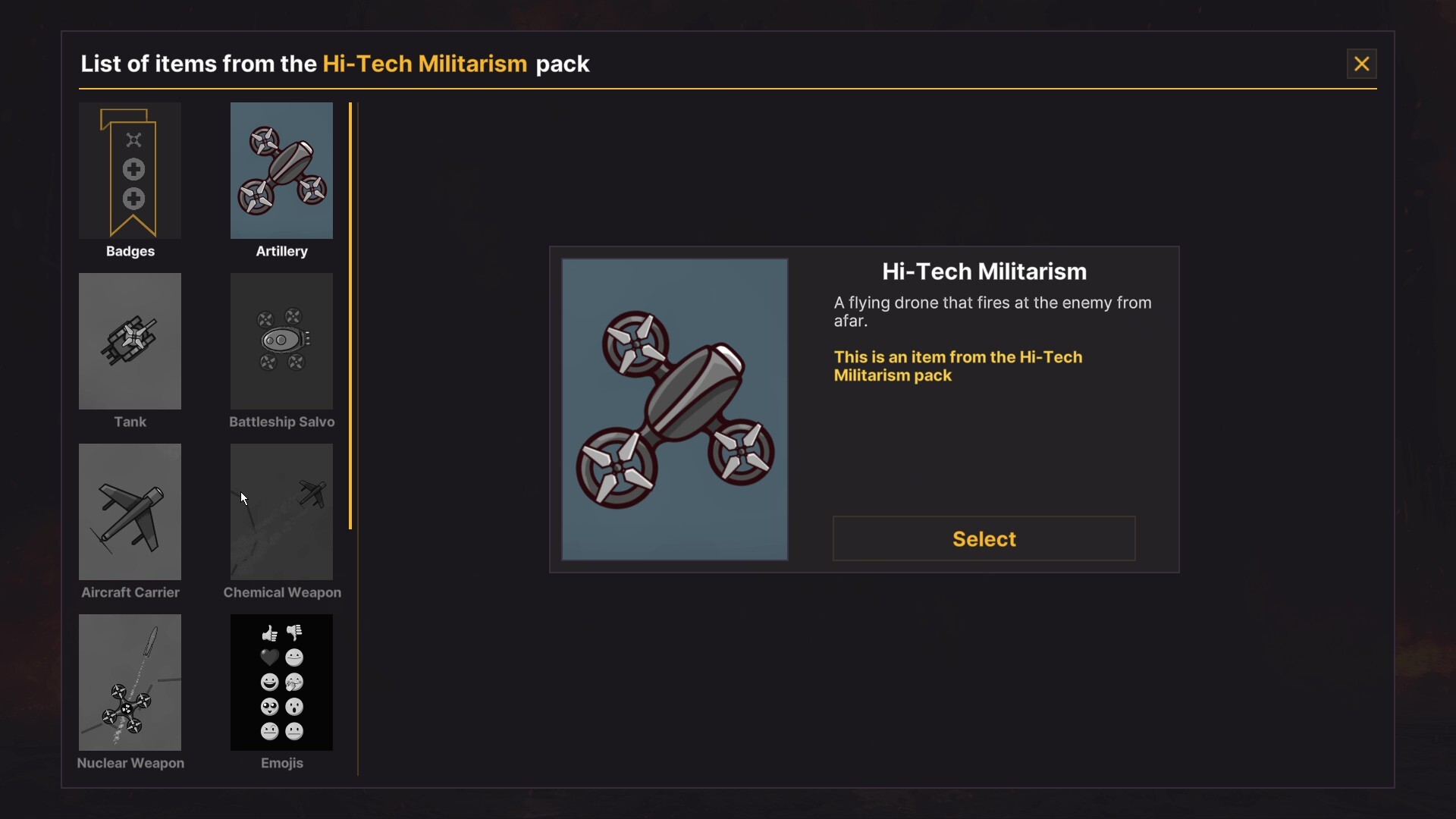The width and height of the screenshot is (1456, 819).
Task: Click the Badges banner icon
Action: pyautogui.click(x=130, y=171)
